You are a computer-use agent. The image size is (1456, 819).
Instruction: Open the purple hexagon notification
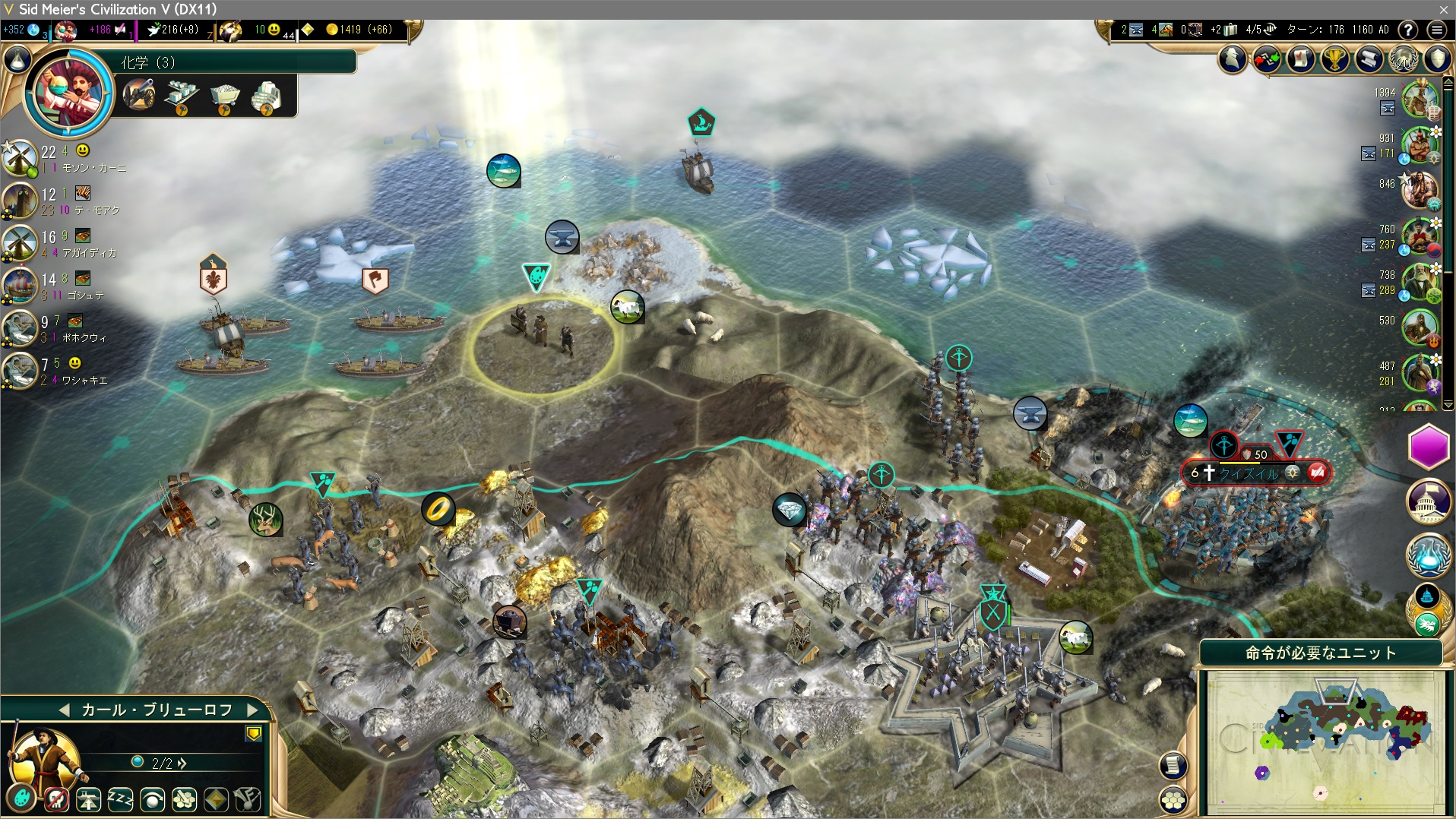(x=1429, y=447)
